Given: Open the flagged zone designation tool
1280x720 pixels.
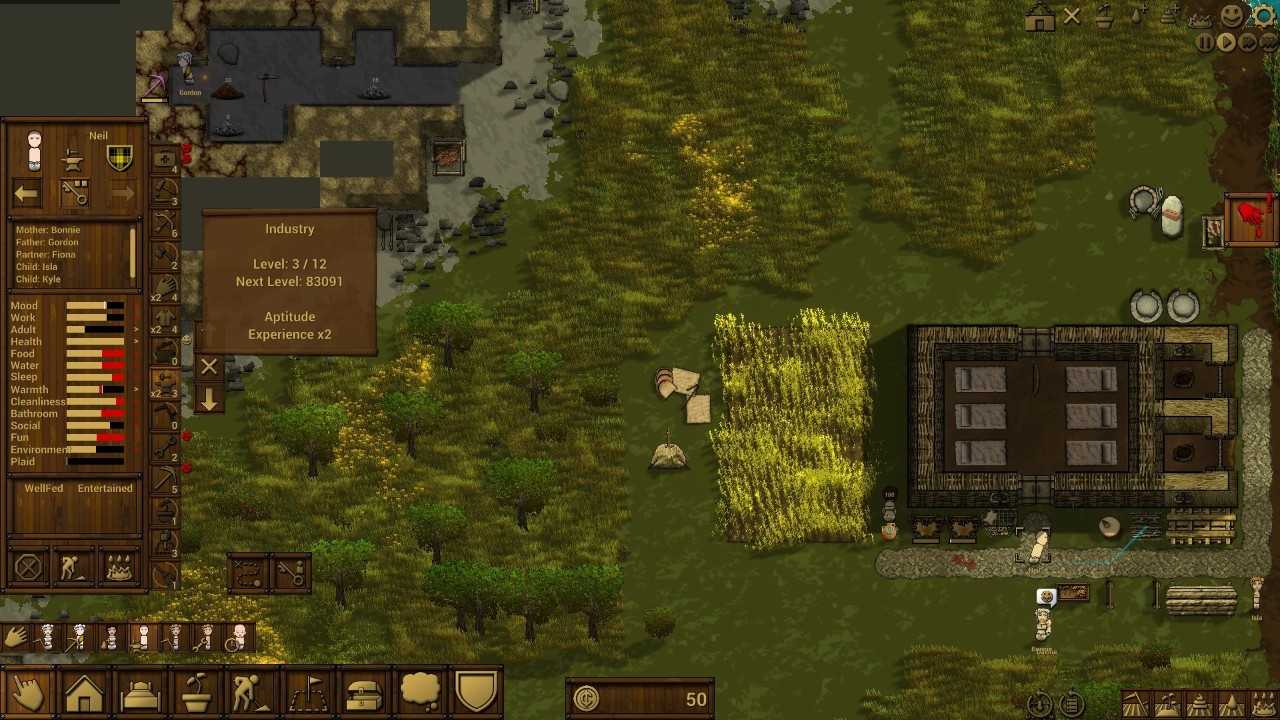Looking at the screenshot, I should click(x=309, y=693).
